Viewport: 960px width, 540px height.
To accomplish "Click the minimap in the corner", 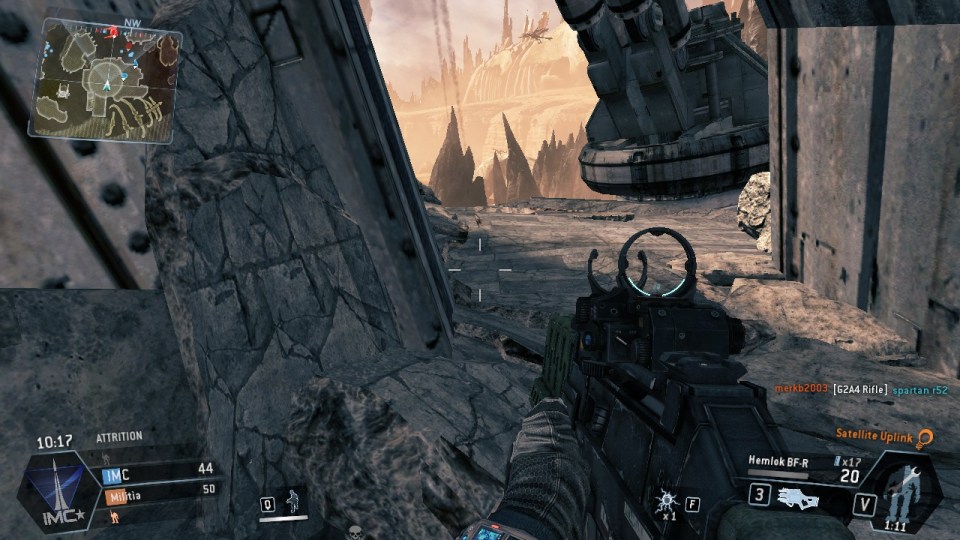I will click(x=106, y=80).
